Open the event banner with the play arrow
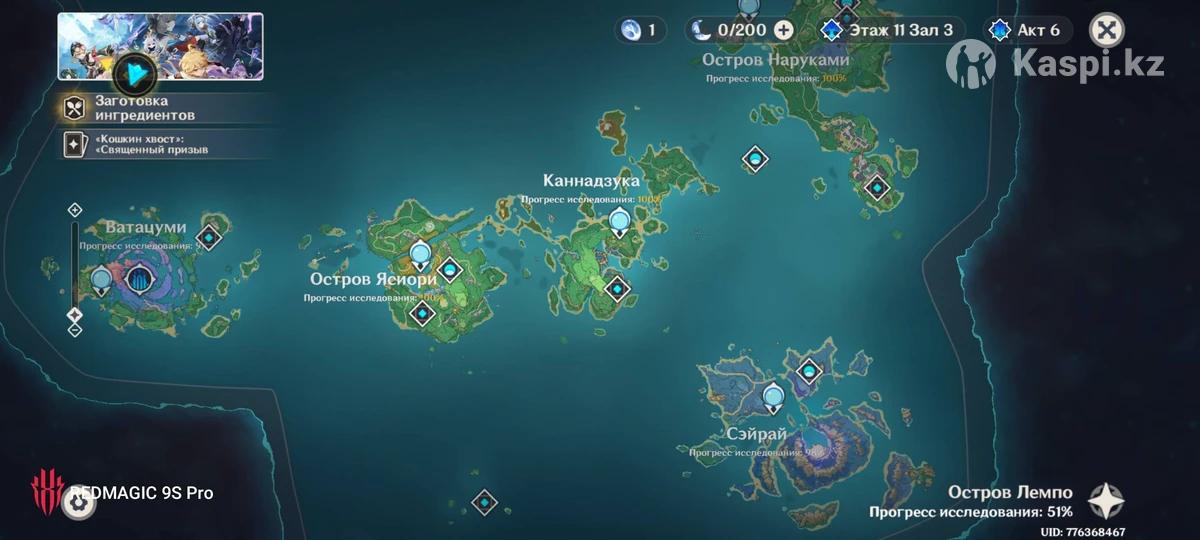The image size is (1200, 540). [131, 72]
